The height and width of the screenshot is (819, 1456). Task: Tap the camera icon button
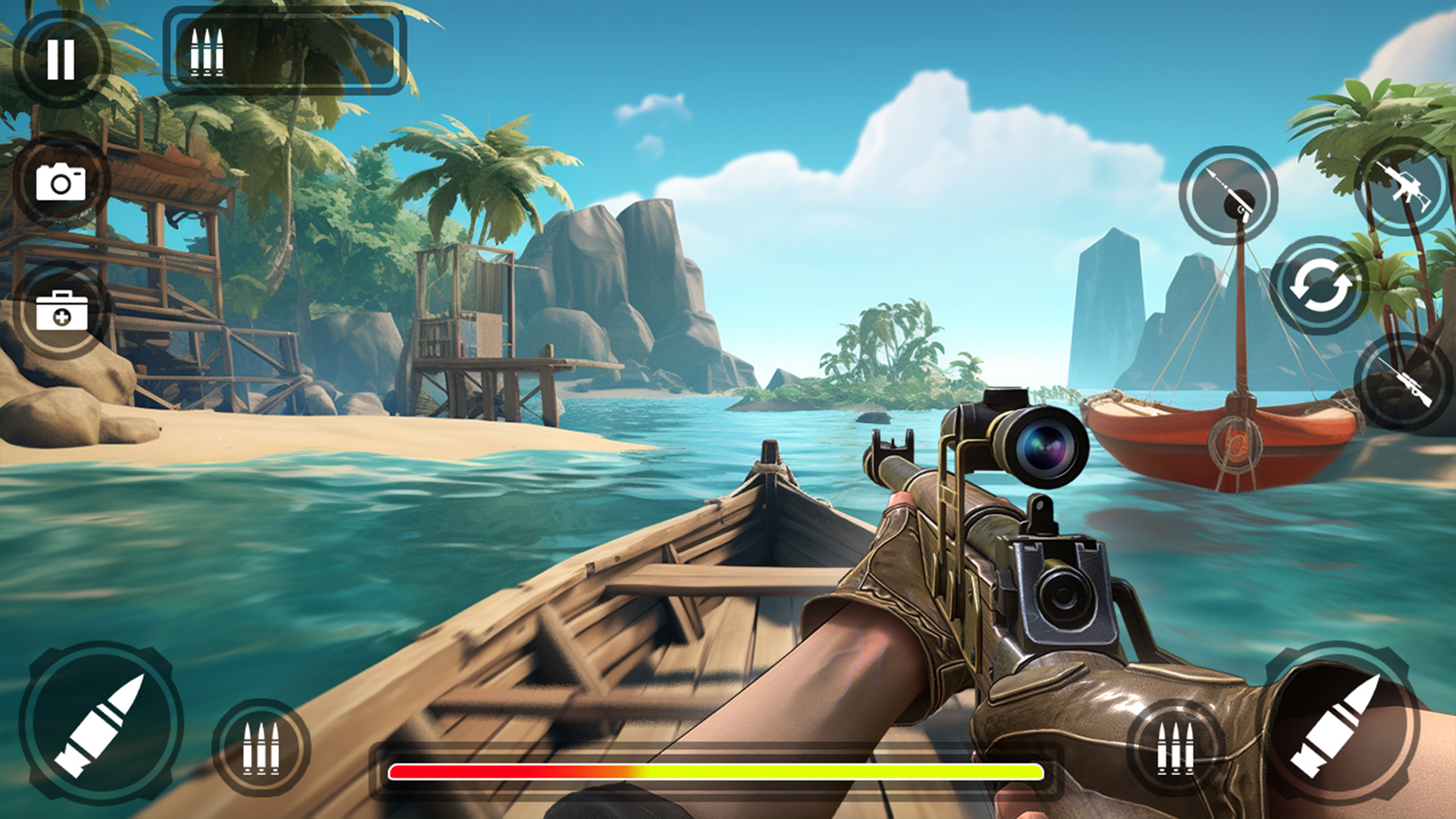tap(61, 182)
